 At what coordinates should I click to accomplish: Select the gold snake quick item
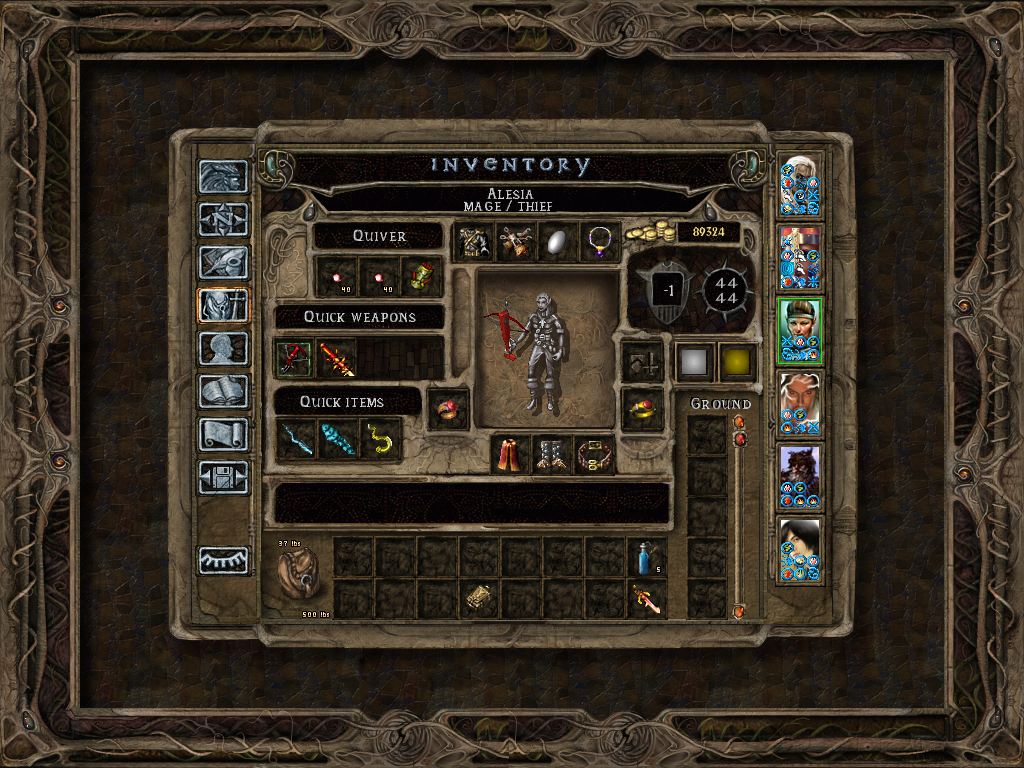tap(380, 439)
